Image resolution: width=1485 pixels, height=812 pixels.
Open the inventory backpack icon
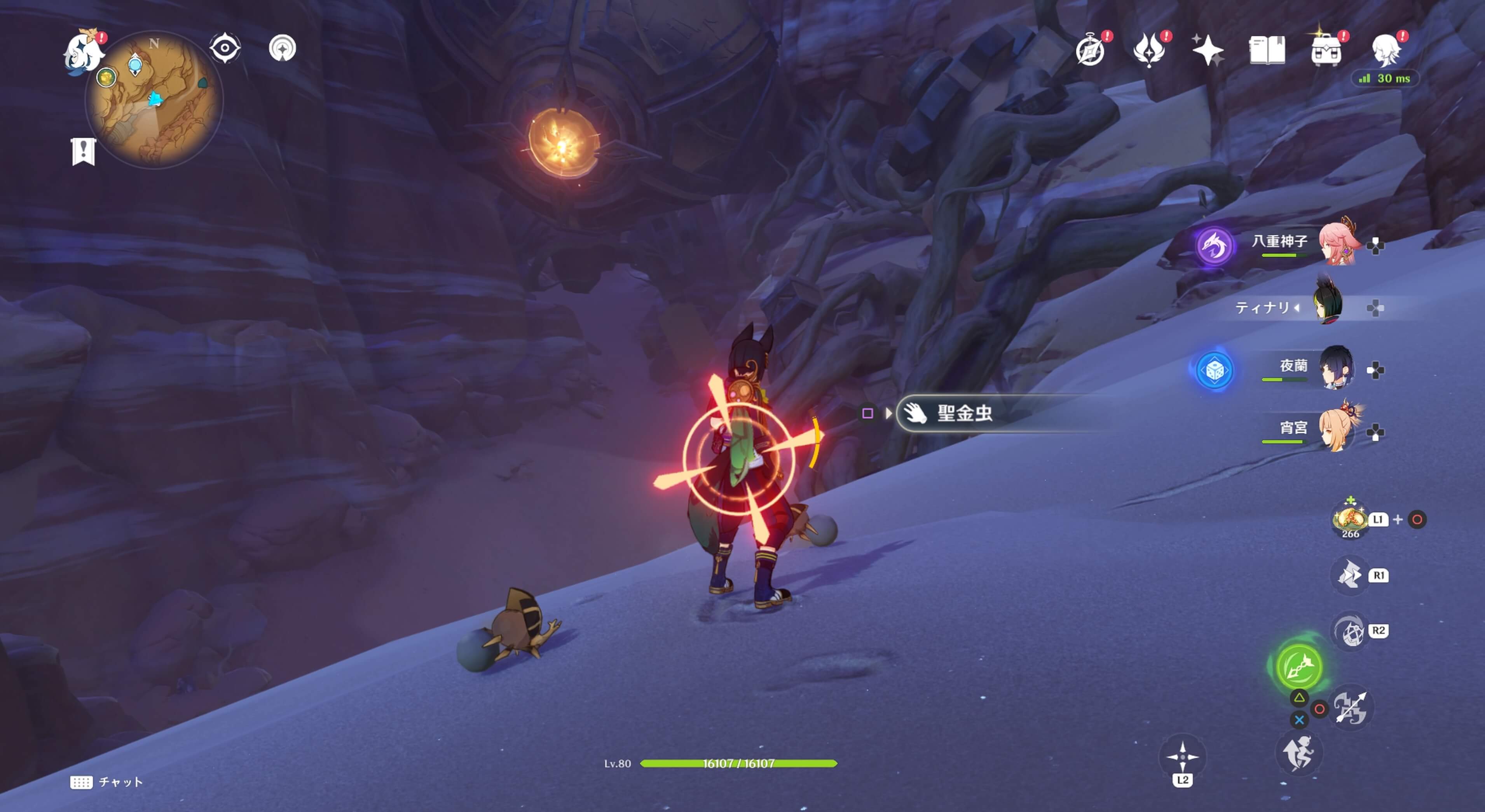click(x=1326, y=50)
